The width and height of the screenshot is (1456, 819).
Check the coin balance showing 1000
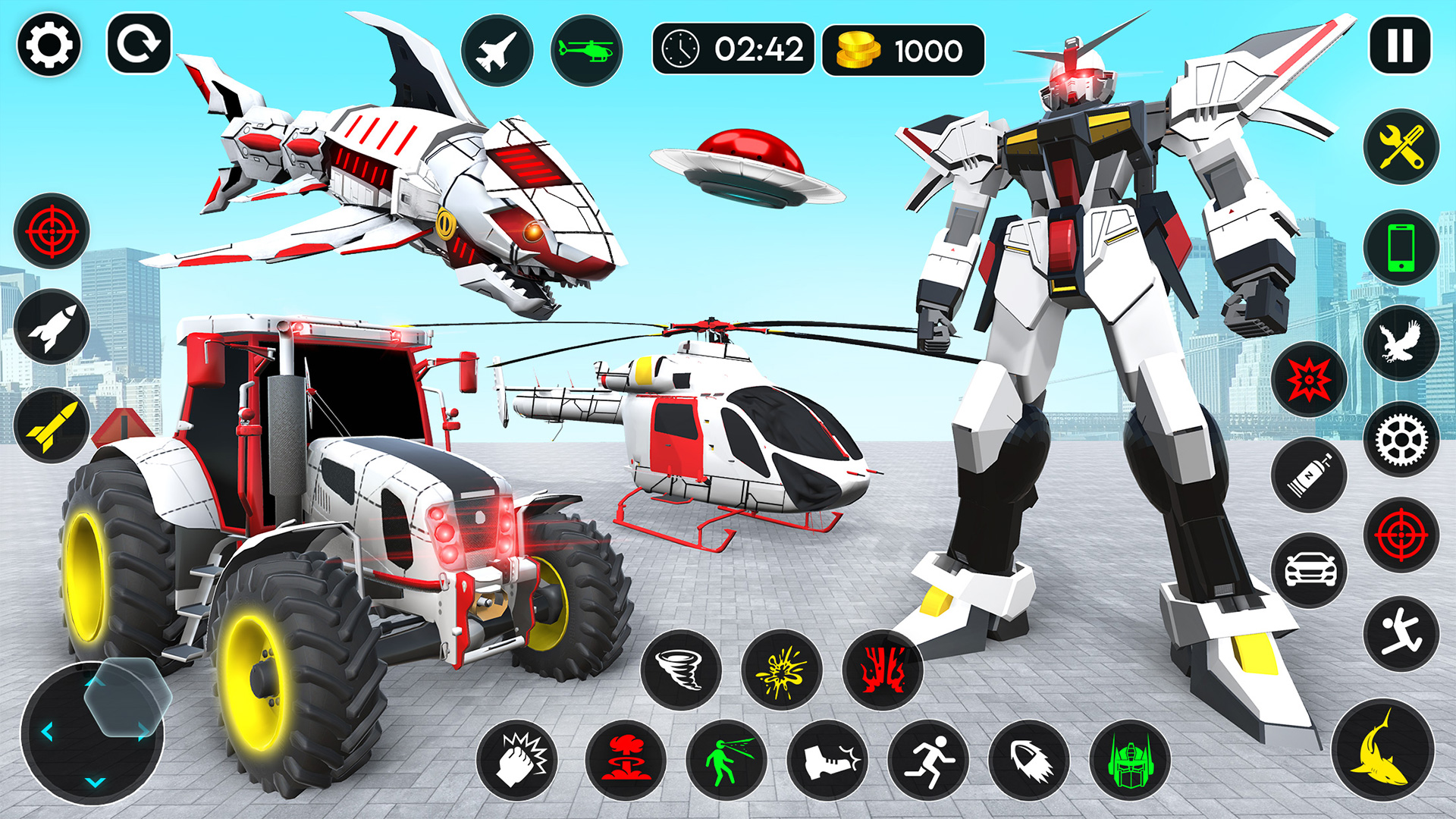point(902,50)
